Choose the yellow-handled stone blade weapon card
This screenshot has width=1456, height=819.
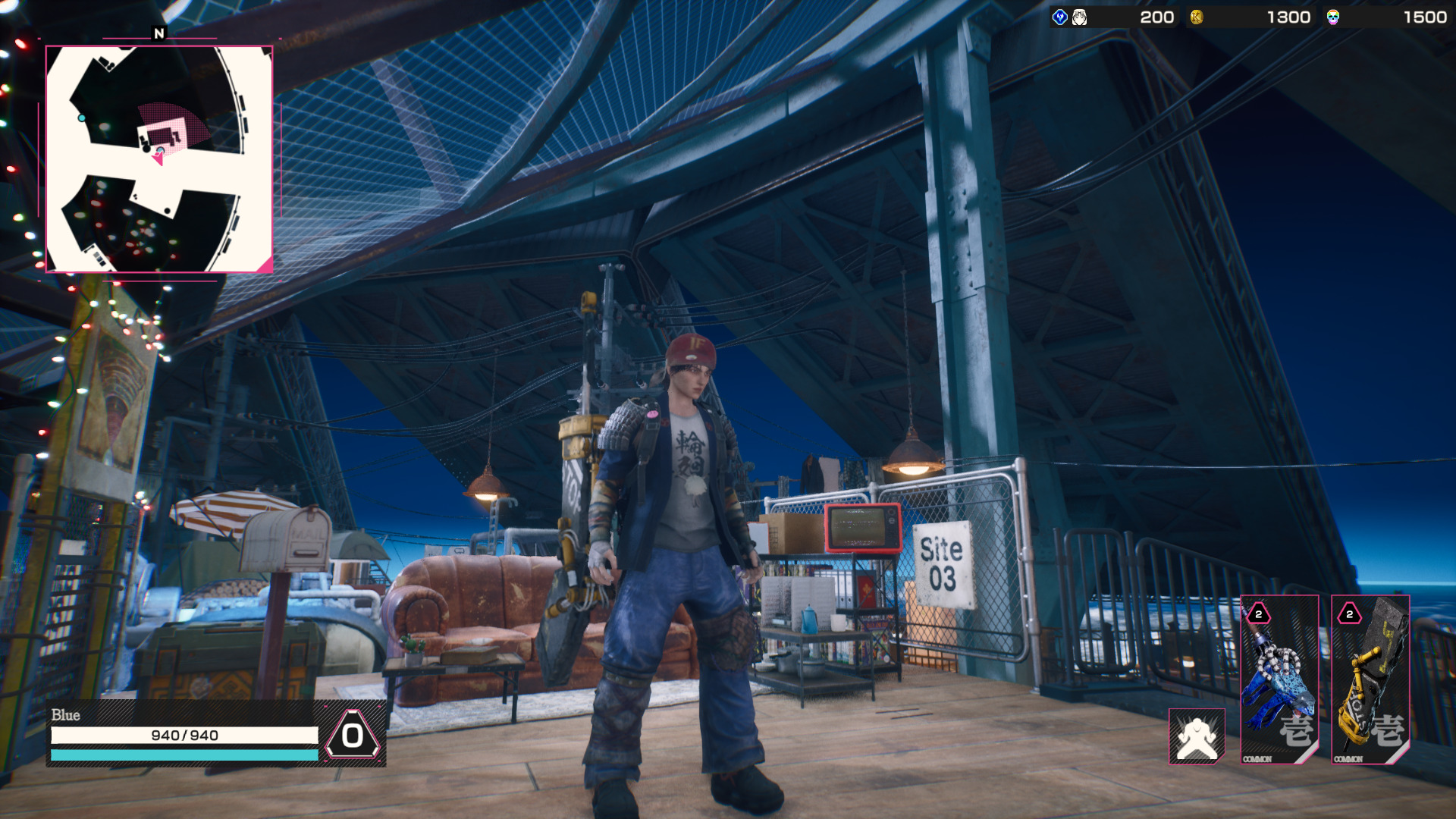[1370, 679]
